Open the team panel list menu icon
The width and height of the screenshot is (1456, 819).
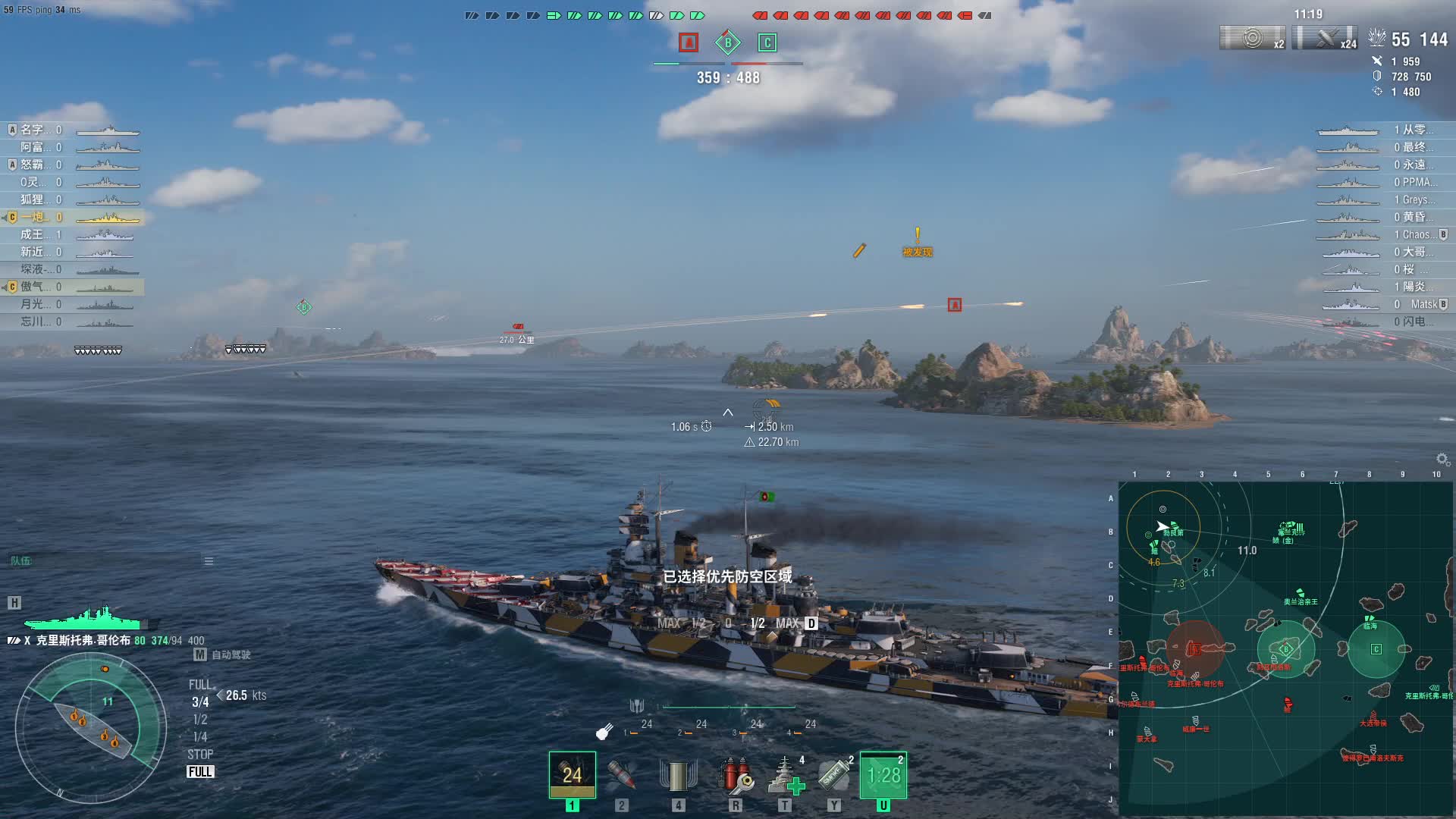tap(209, 561)
